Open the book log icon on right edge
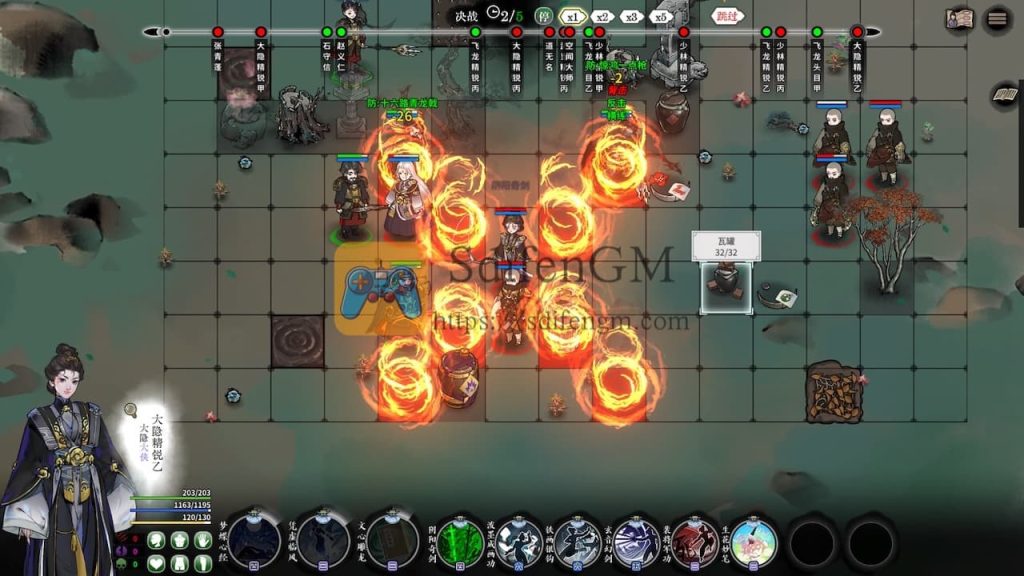The width and height of the screenshot is (1024, 576). point(1004,96)
